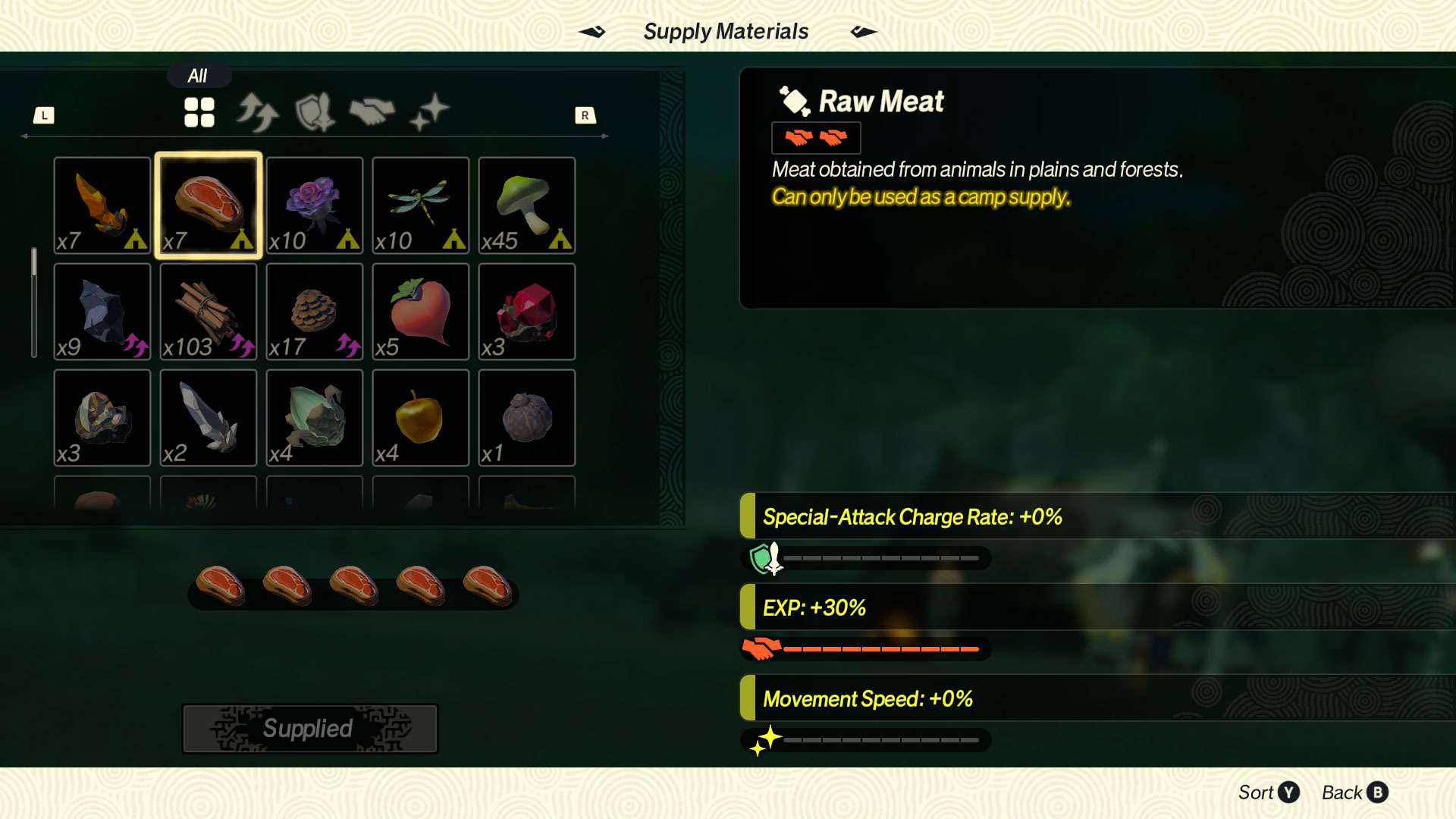Go to the previous menu with left arrow
This screenshot has height=819, width=1456.
[x=592, y=32]
